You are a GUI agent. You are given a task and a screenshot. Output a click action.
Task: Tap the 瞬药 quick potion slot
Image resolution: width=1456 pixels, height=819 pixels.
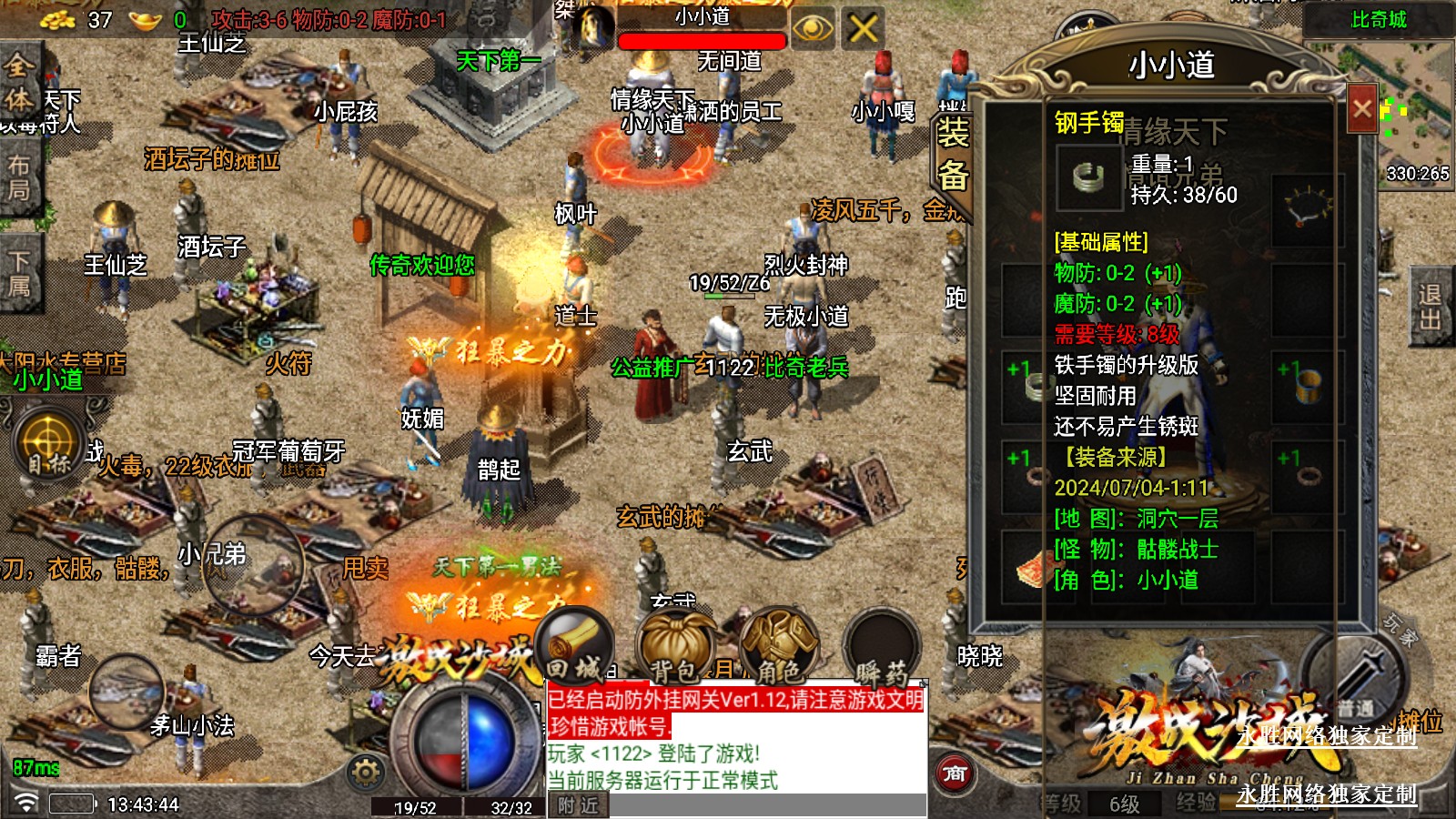pyautogui.click(x=881, y=647)
